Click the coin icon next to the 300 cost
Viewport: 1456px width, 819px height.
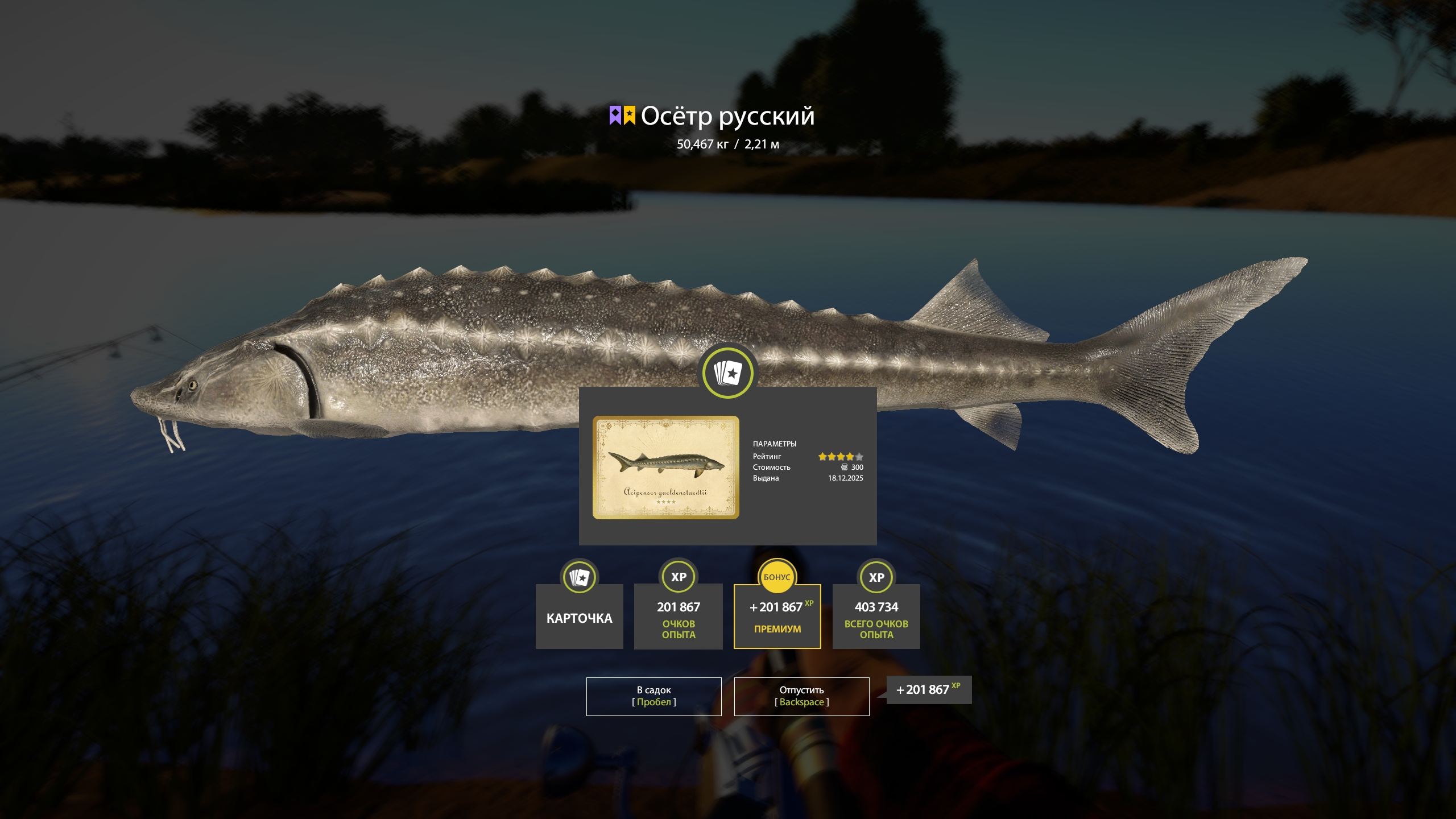844,467
